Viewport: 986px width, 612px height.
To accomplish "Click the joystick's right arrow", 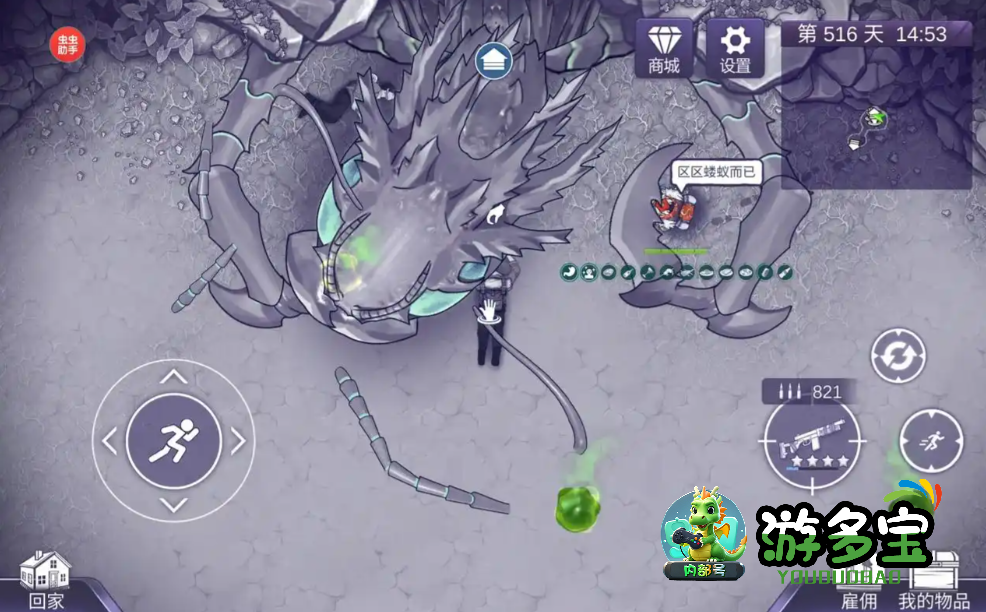I will (x=238, y=440).
